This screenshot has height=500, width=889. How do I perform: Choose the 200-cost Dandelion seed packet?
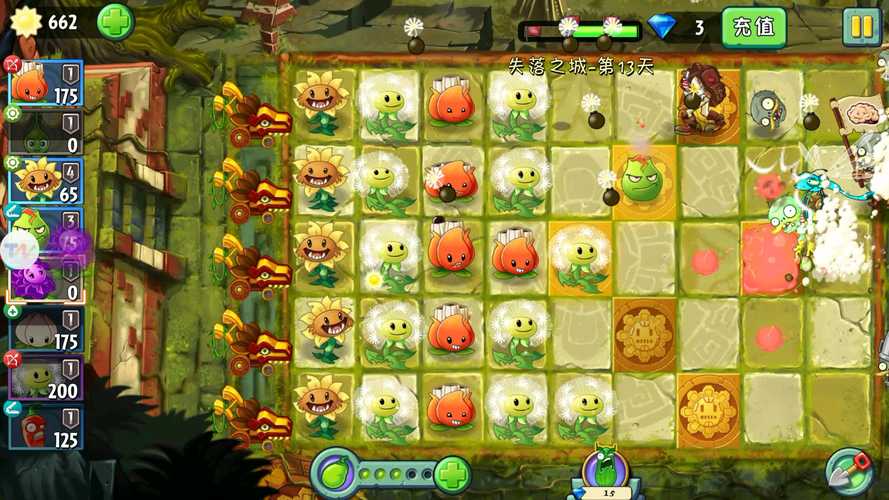47,377
